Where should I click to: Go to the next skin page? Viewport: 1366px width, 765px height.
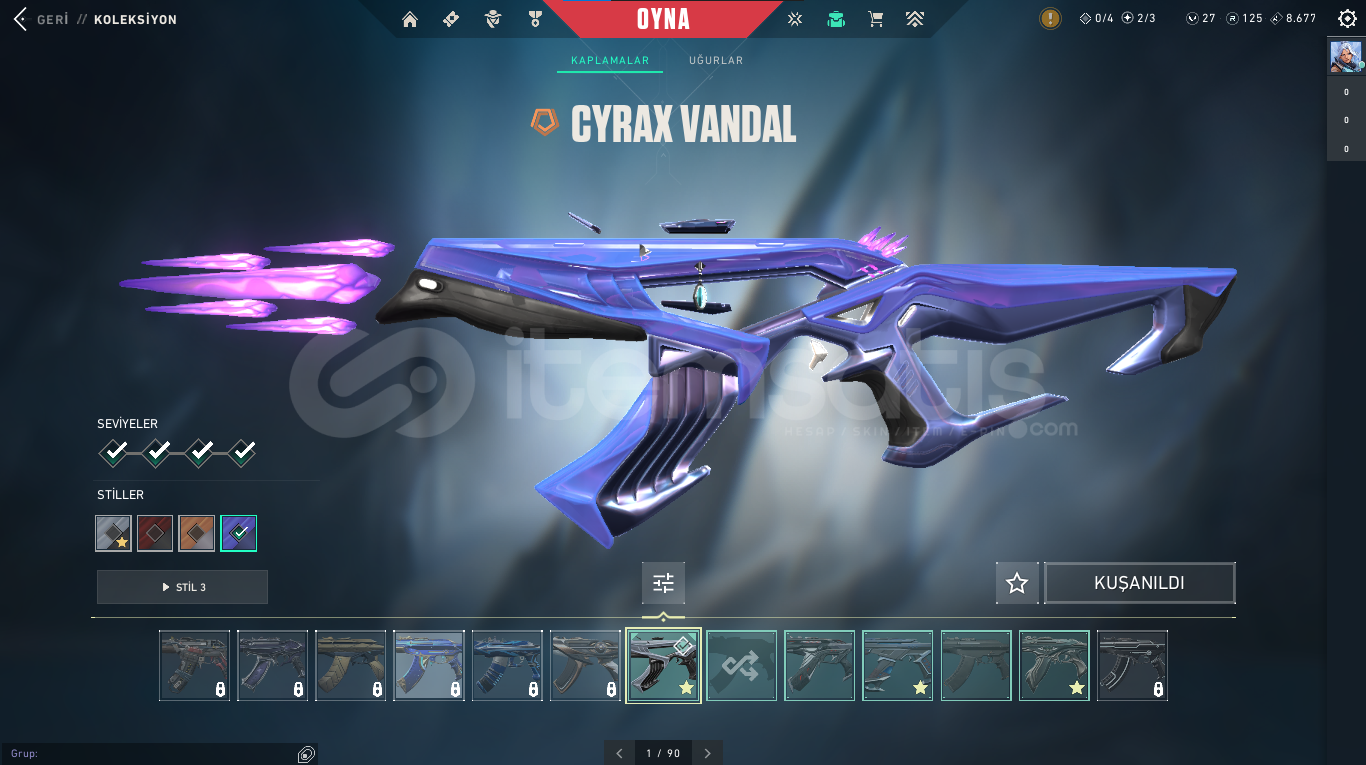click(708, 753)
